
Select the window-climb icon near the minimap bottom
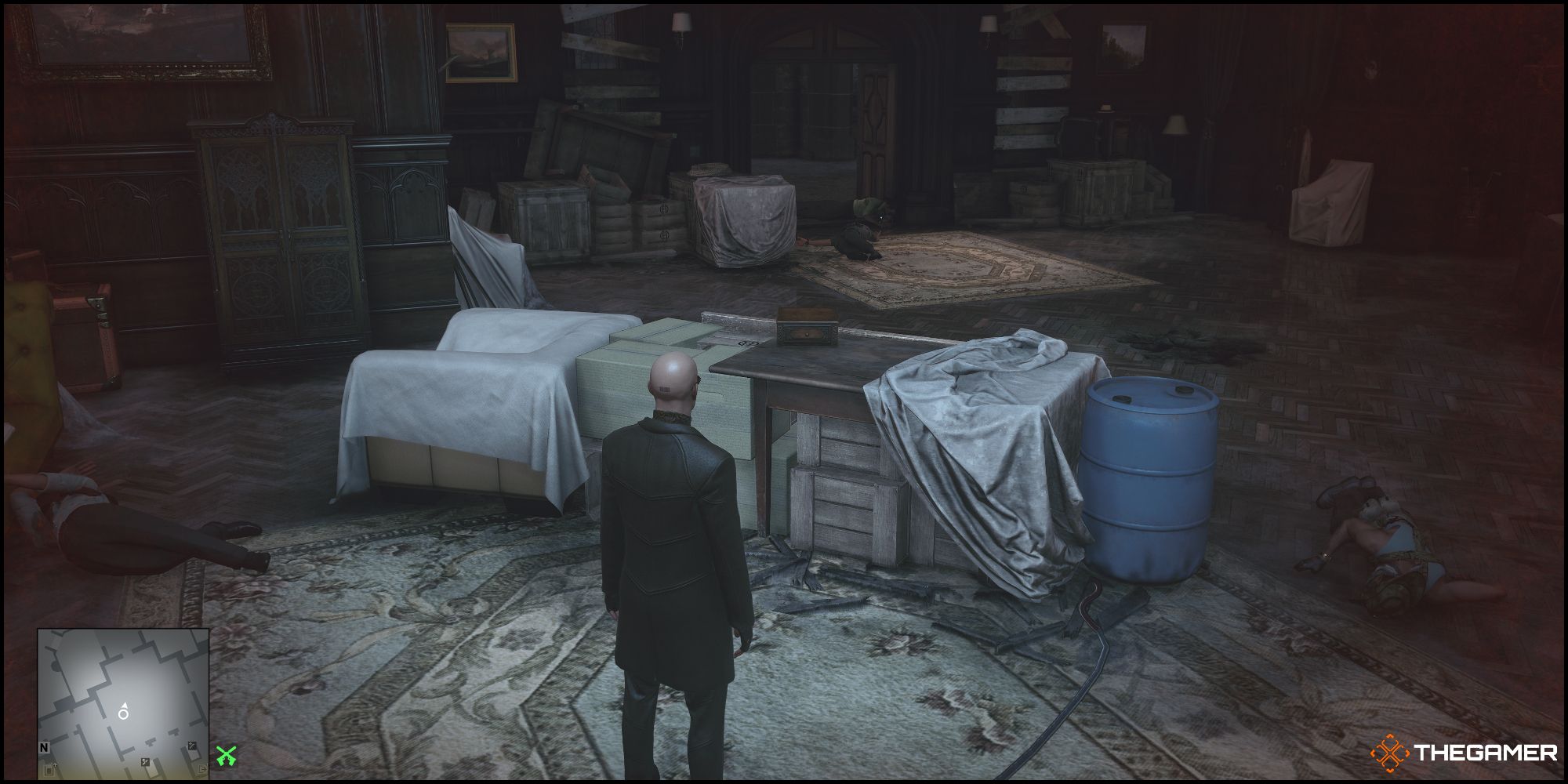pos(50,770)
